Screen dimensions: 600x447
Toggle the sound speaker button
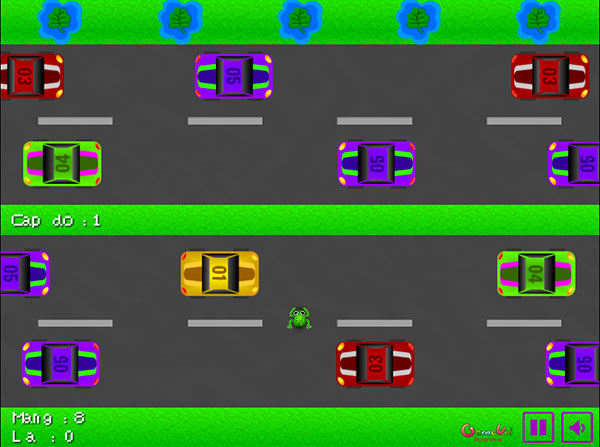(x=577, y=427)
